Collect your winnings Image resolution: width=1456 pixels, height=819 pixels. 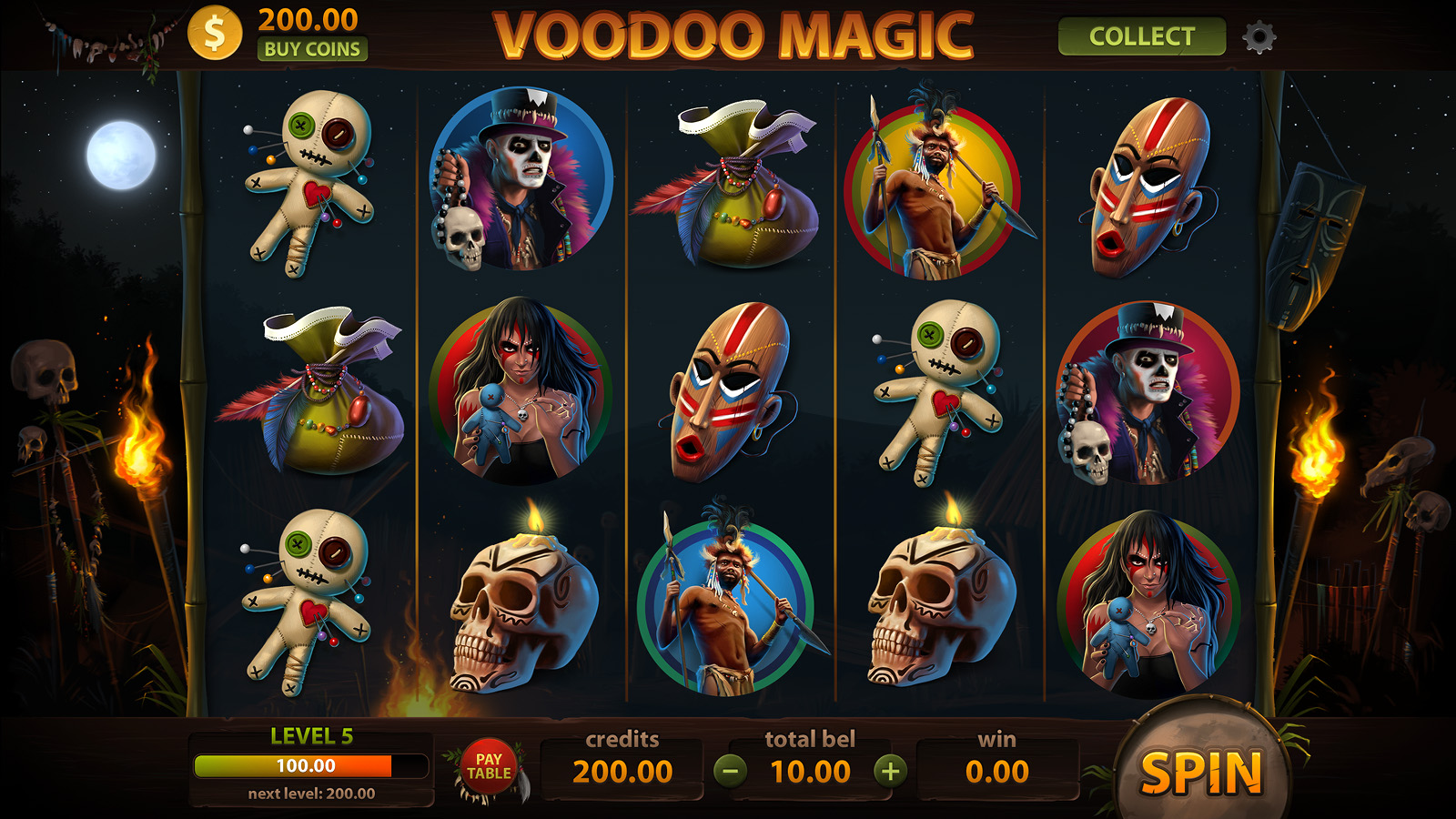click(1141, 36)
